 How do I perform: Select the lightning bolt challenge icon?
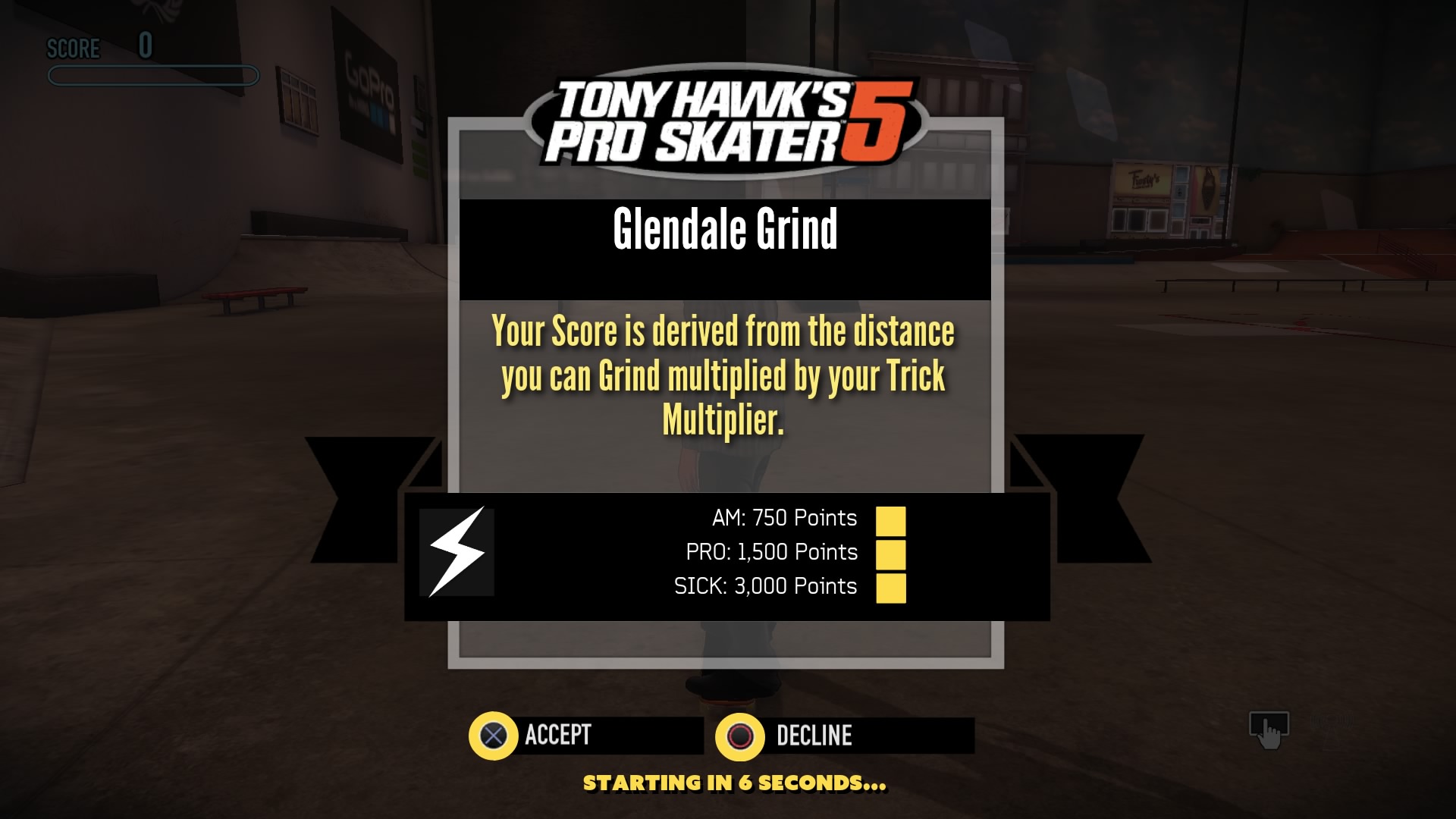(x=456, y=552)
